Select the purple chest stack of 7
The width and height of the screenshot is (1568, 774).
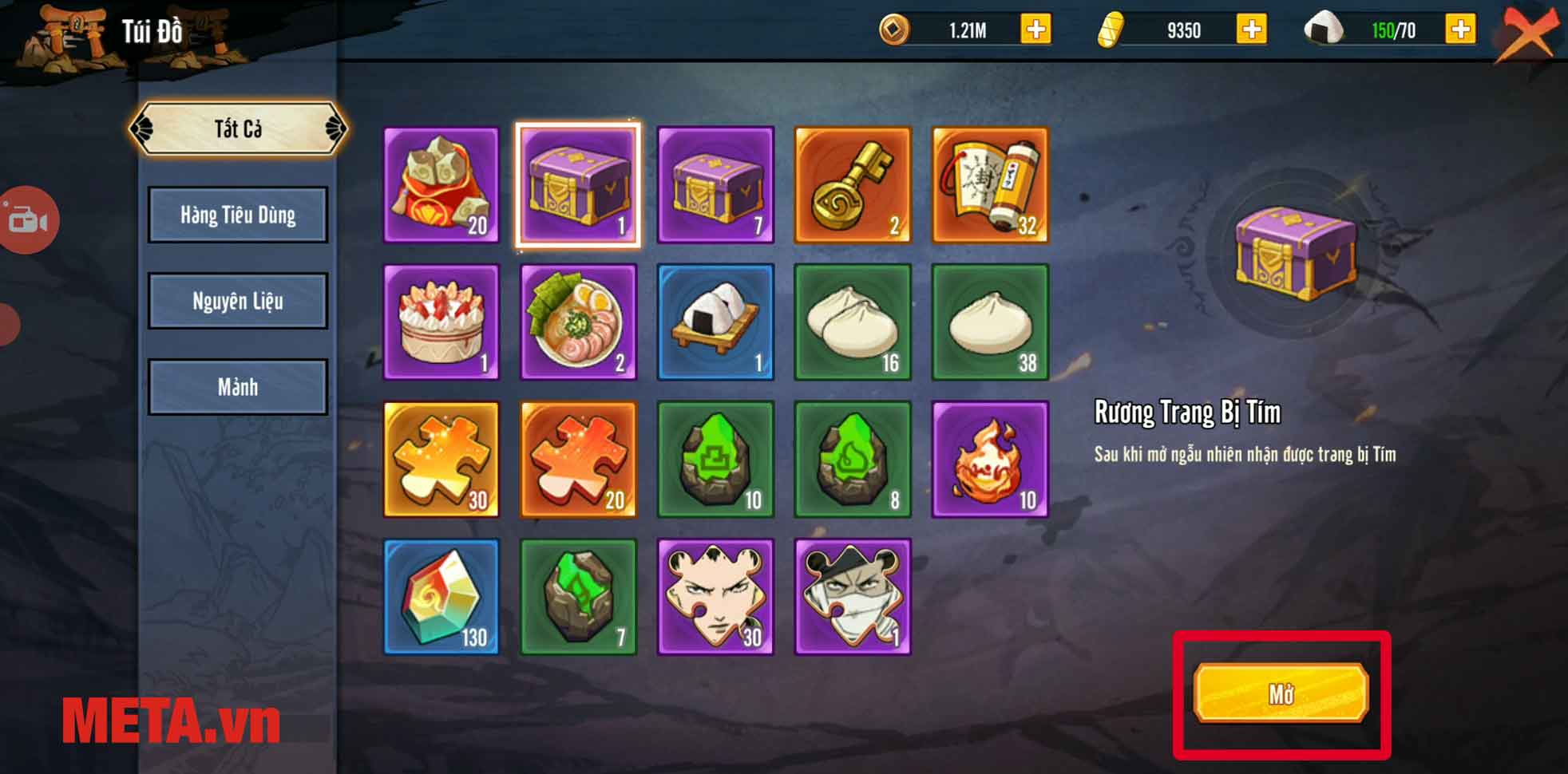point(715,185)
